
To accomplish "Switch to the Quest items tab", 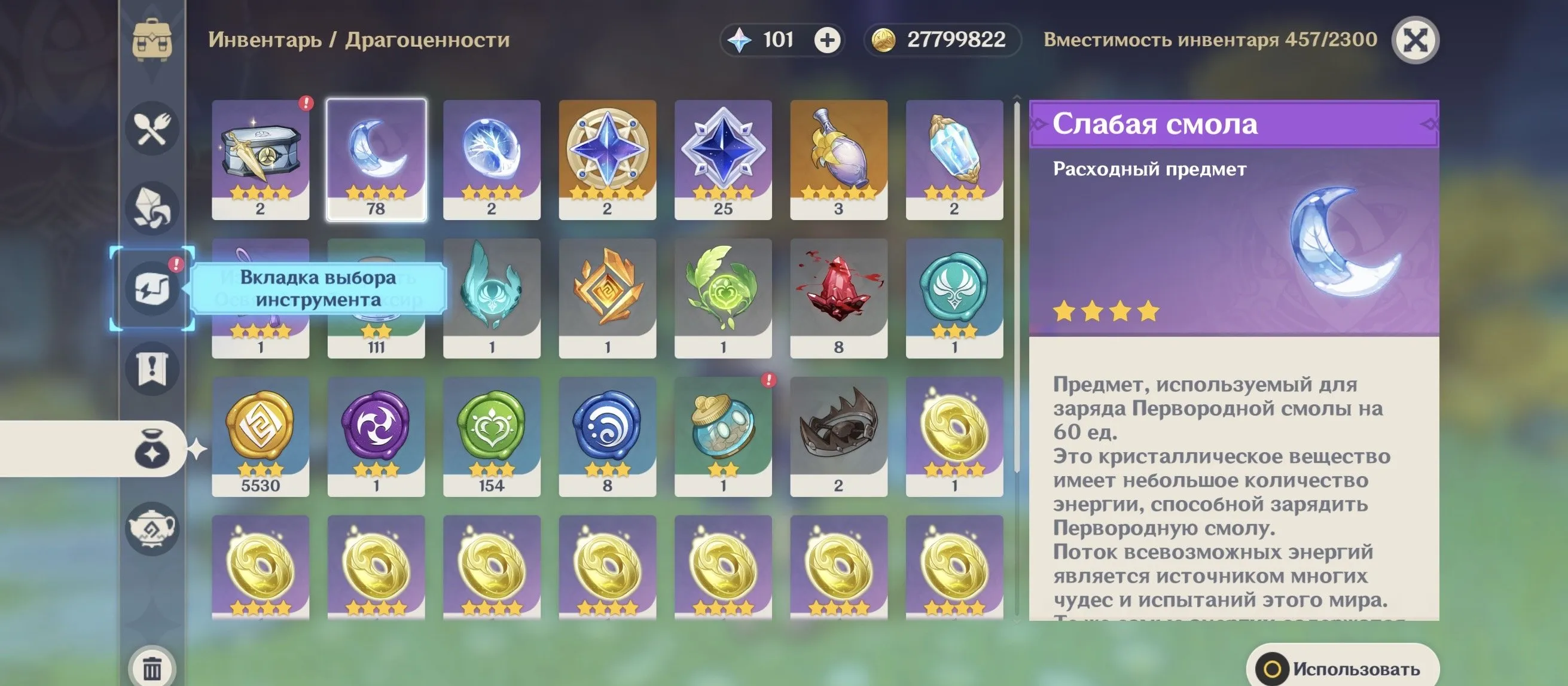I will (x=152, y=369).
